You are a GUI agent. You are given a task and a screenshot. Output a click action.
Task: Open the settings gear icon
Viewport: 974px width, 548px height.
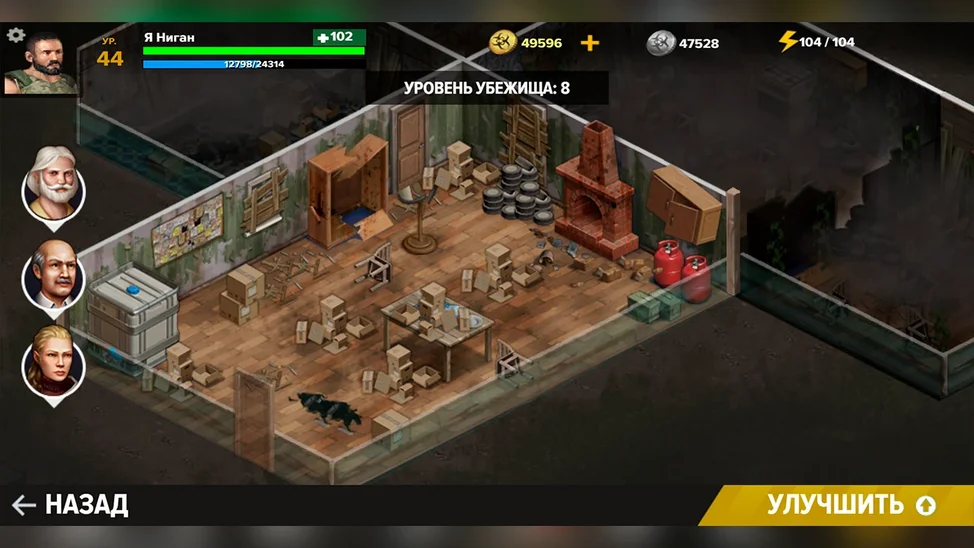click(16, 35)
